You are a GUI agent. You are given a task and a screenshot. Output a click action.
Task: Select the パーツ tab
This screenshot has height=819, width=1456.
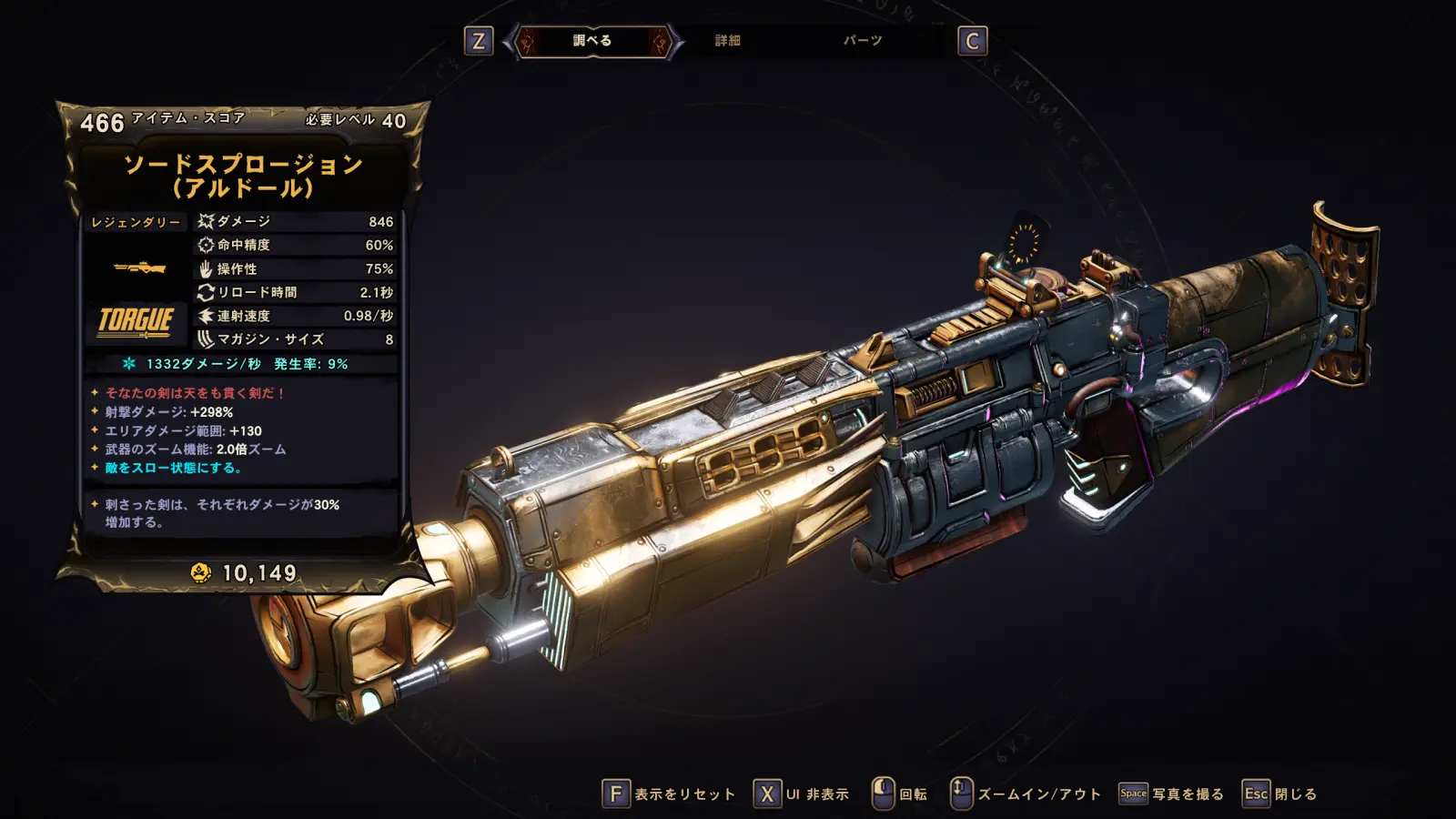(x=862, y=41)
